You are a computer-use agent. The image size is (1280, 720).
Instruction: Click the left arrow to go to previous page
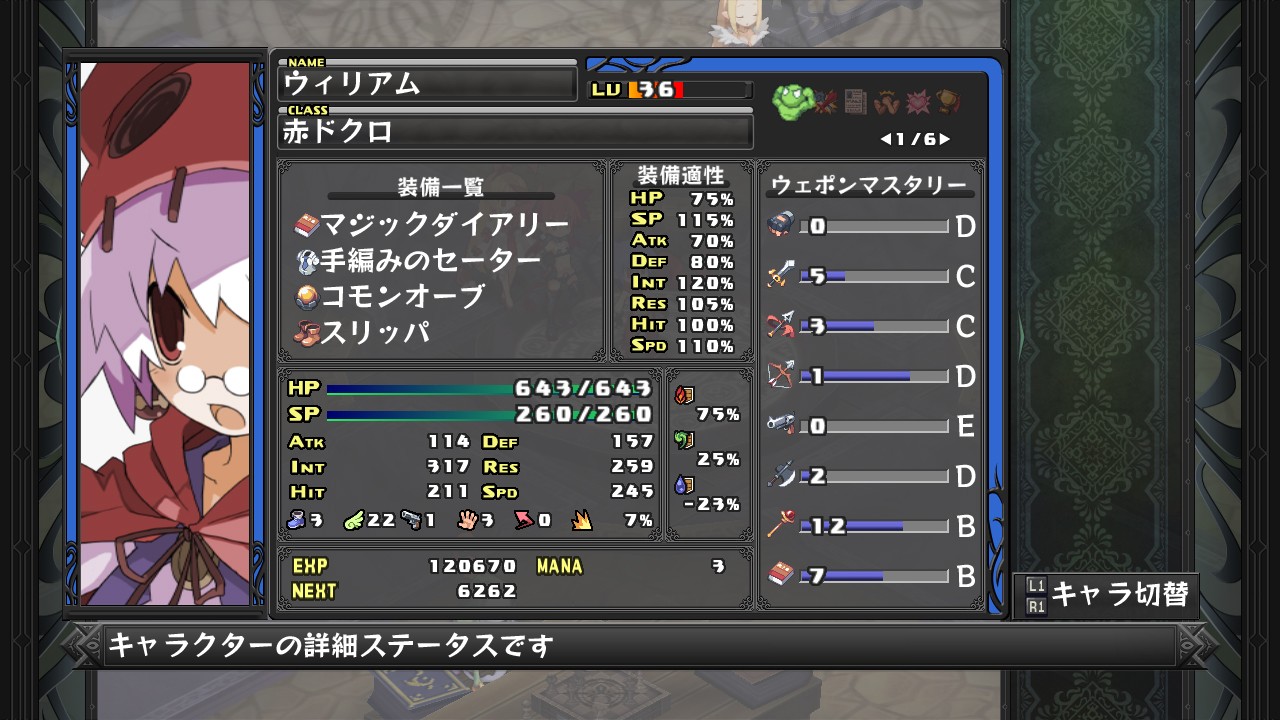[886, 138]
